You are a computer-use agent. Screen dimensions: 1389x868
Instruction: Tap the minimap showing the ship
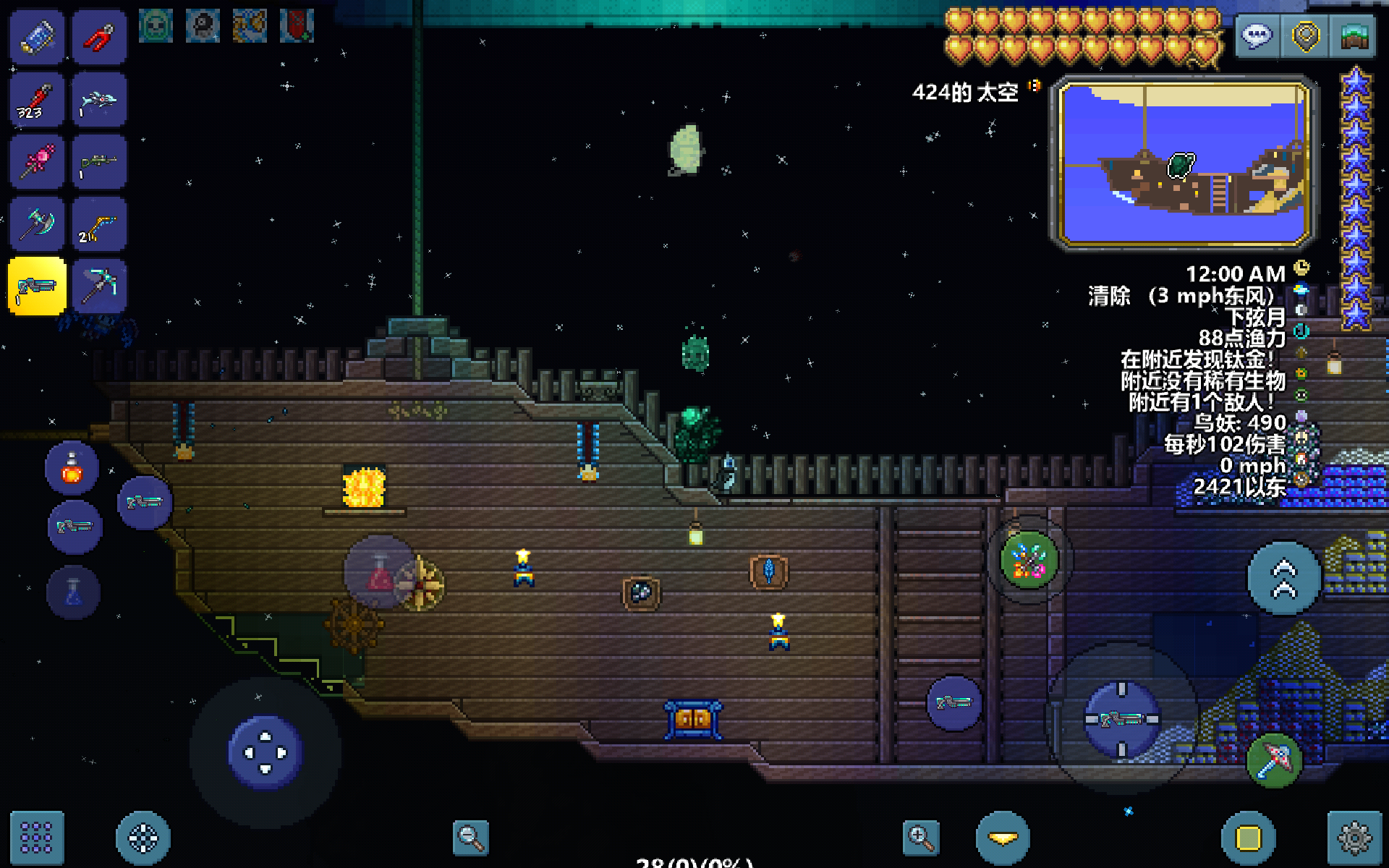pos(1184,163)
